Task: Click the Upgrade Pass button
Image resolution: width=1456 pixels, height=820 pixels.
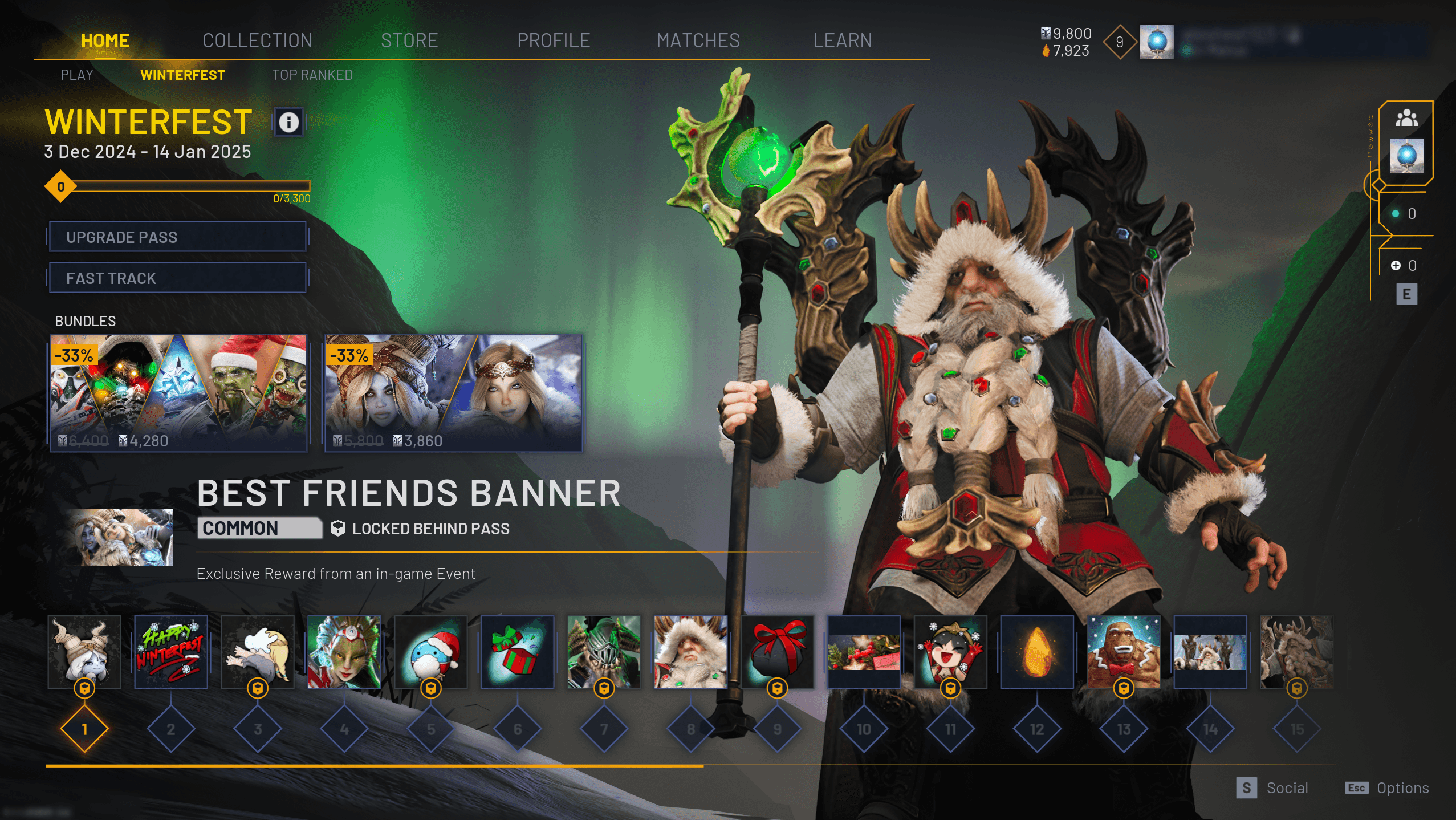Action: [x=177, y=237]
